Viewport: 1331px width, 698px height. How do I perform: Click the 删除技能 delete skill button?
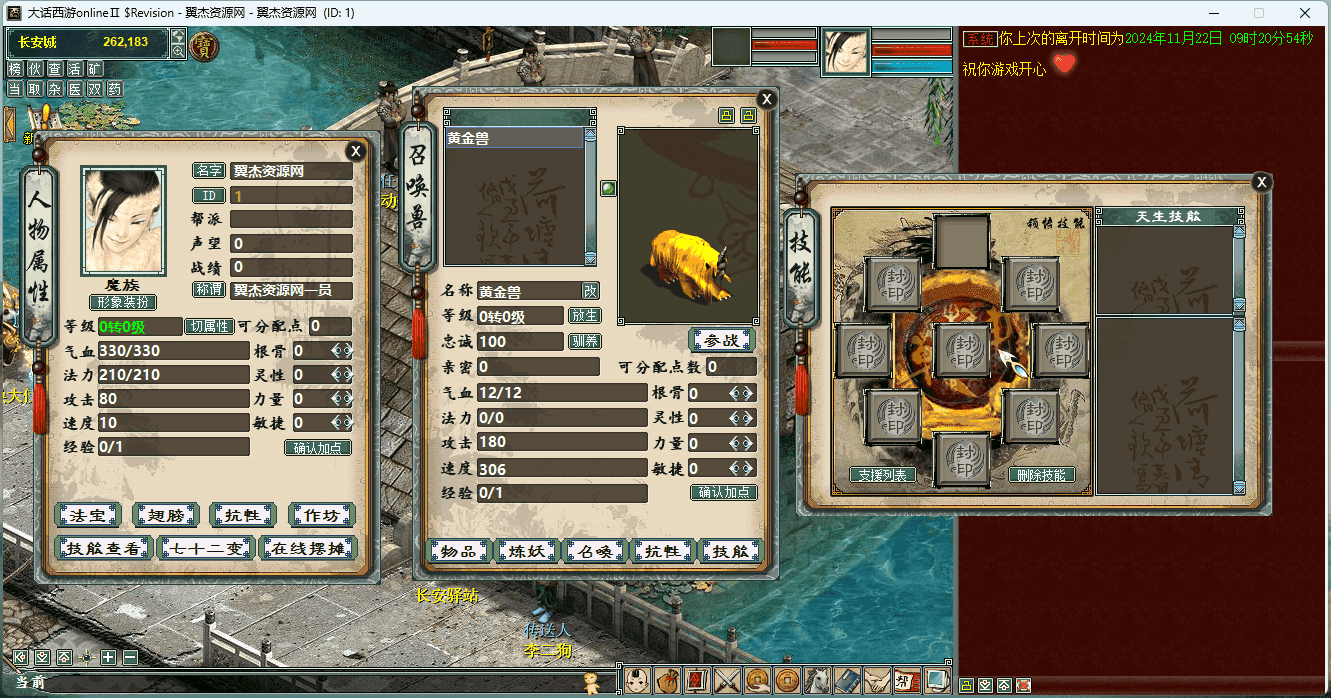pyautogui.click(x=1041, y=475)
